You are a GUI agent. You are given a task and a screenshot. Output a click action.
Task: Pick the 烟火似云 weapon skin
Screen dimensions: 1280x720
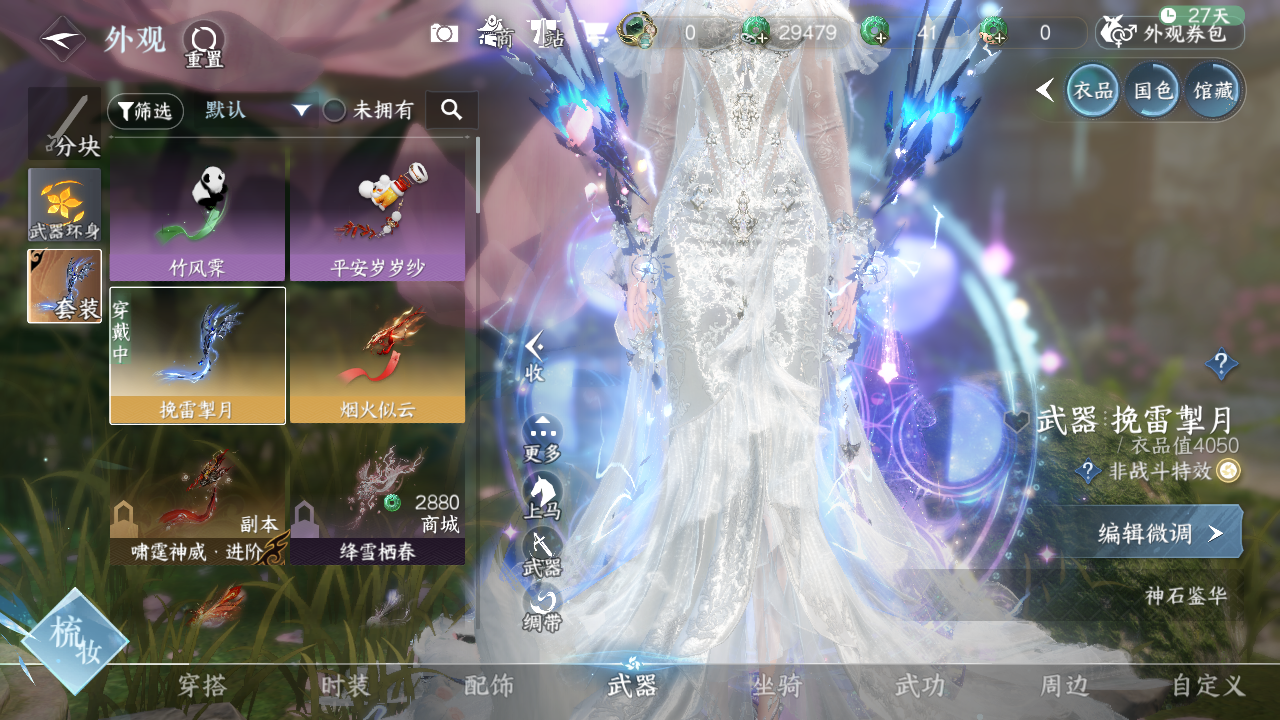pyautogui.click(x=378, y=355)
